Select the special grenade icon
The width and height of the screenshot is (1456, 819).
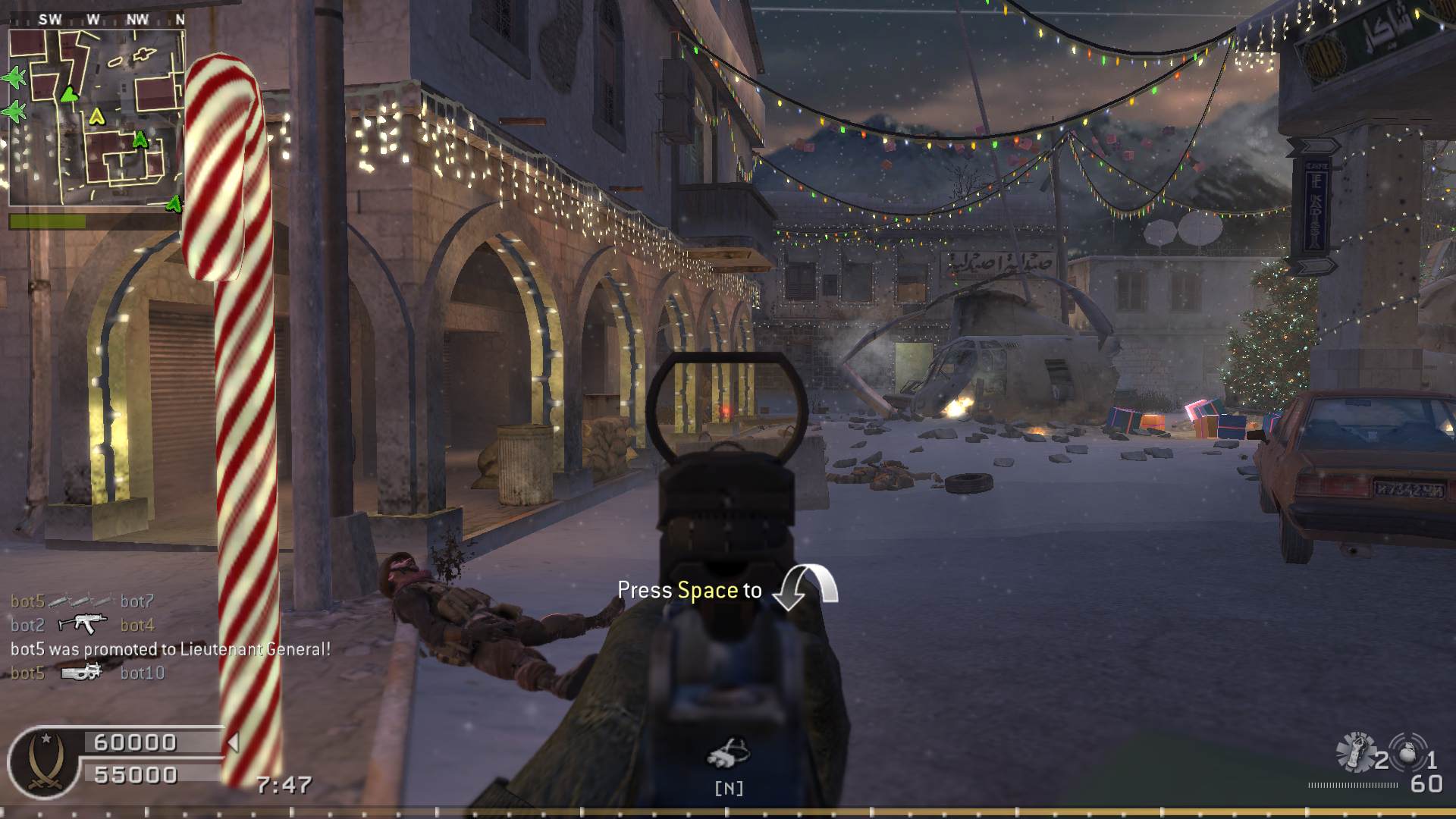pos(1355,750)
